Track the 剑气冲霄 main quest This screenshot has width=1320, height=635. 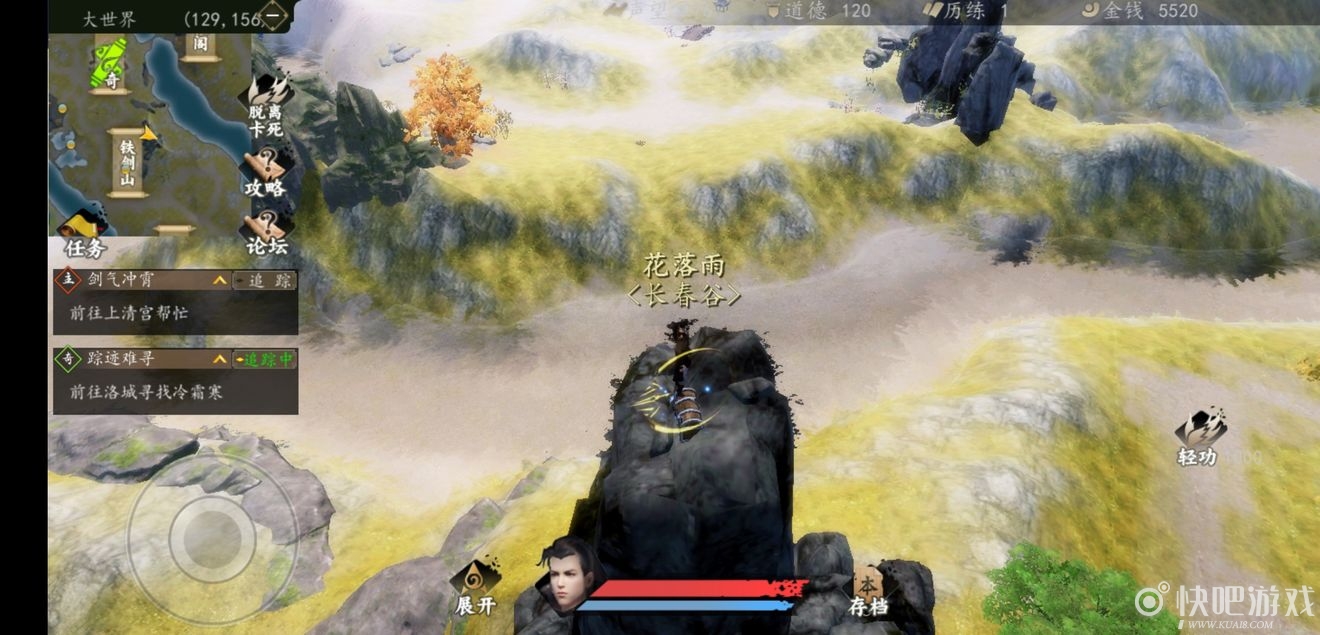point(265,281)
